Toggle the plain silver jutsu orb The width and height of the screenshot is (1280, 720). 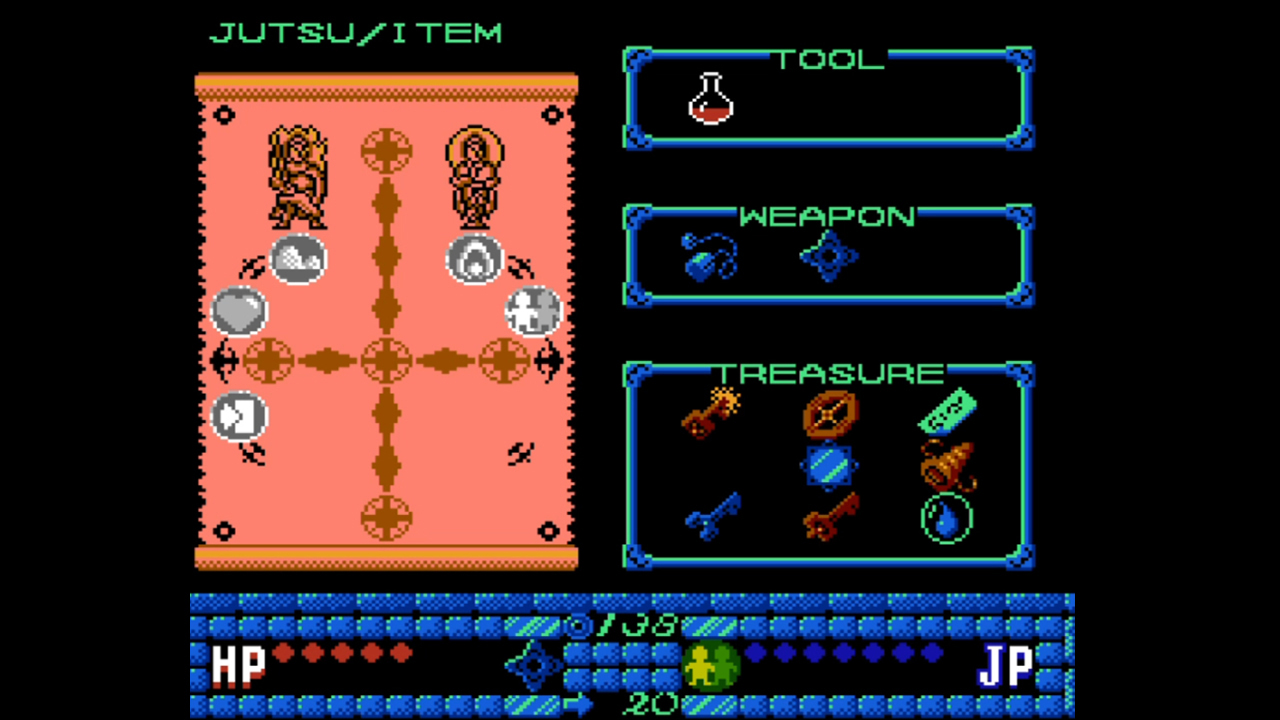pyautogui.click(x=238, y=312)
